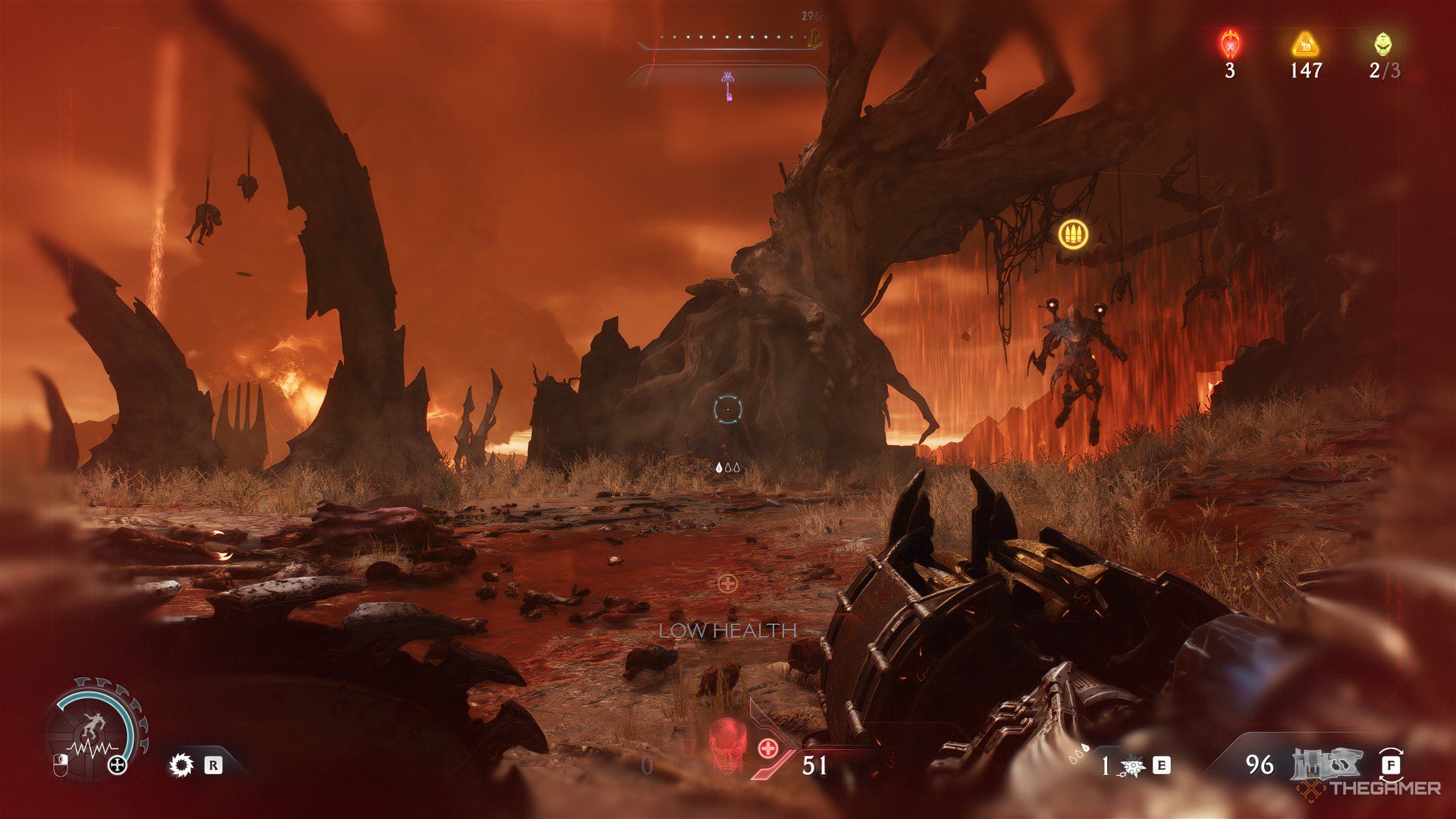Activate the shield saw ability icon

182,764
